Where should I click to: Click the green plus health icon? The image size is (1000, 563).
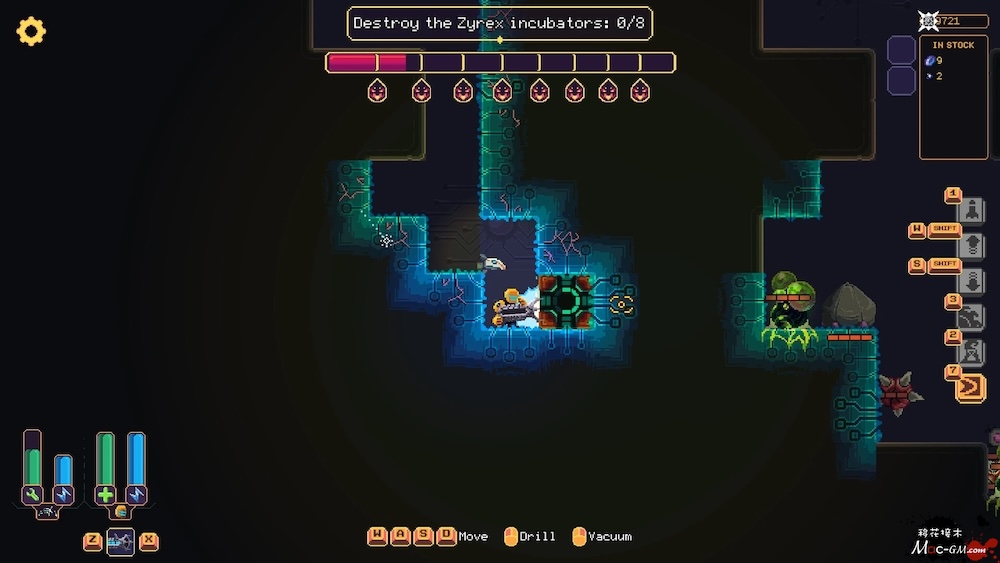click(106, 494)
